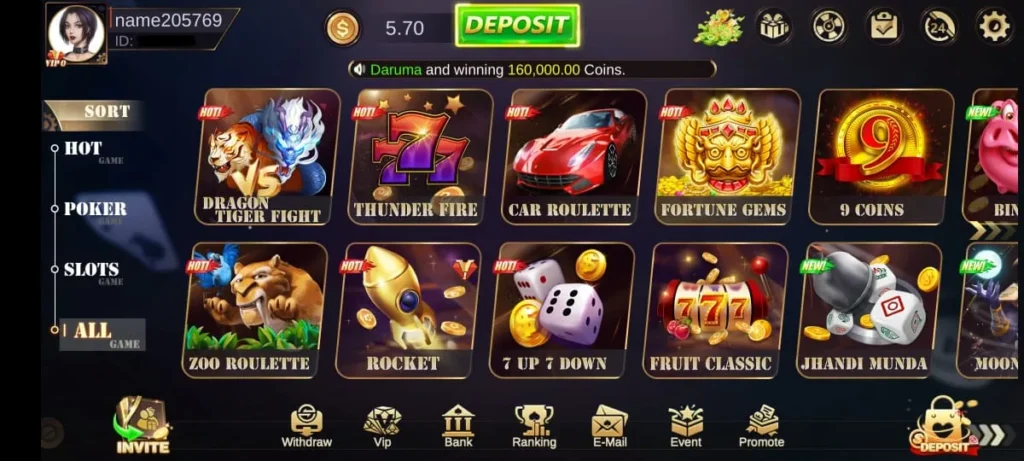Check the E-Mail inbox
This screenshot has width=1024, height=461.
tap(609, 427)
